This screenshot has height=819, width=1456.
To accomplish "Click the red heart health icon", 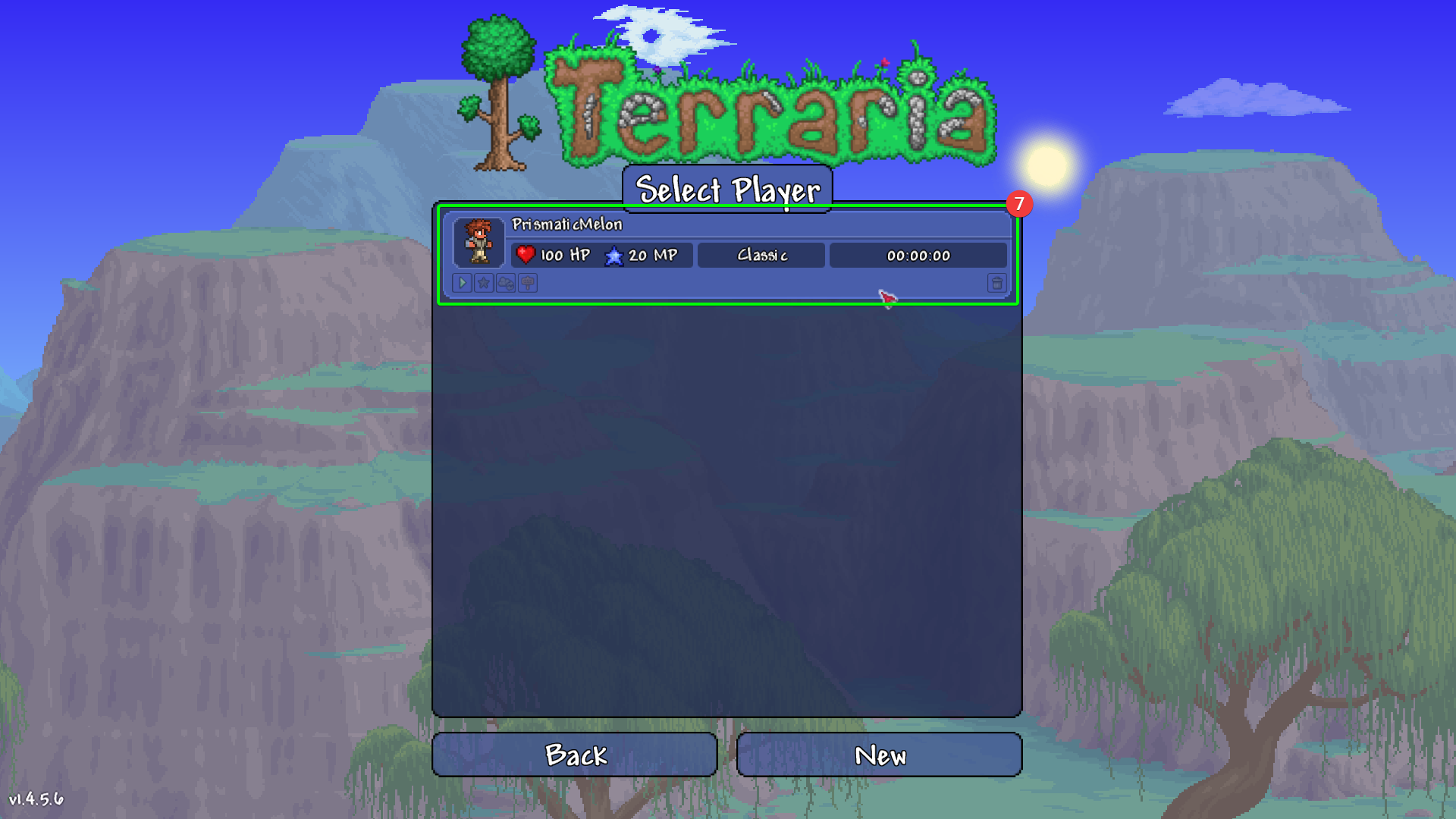I will [525, 255].
